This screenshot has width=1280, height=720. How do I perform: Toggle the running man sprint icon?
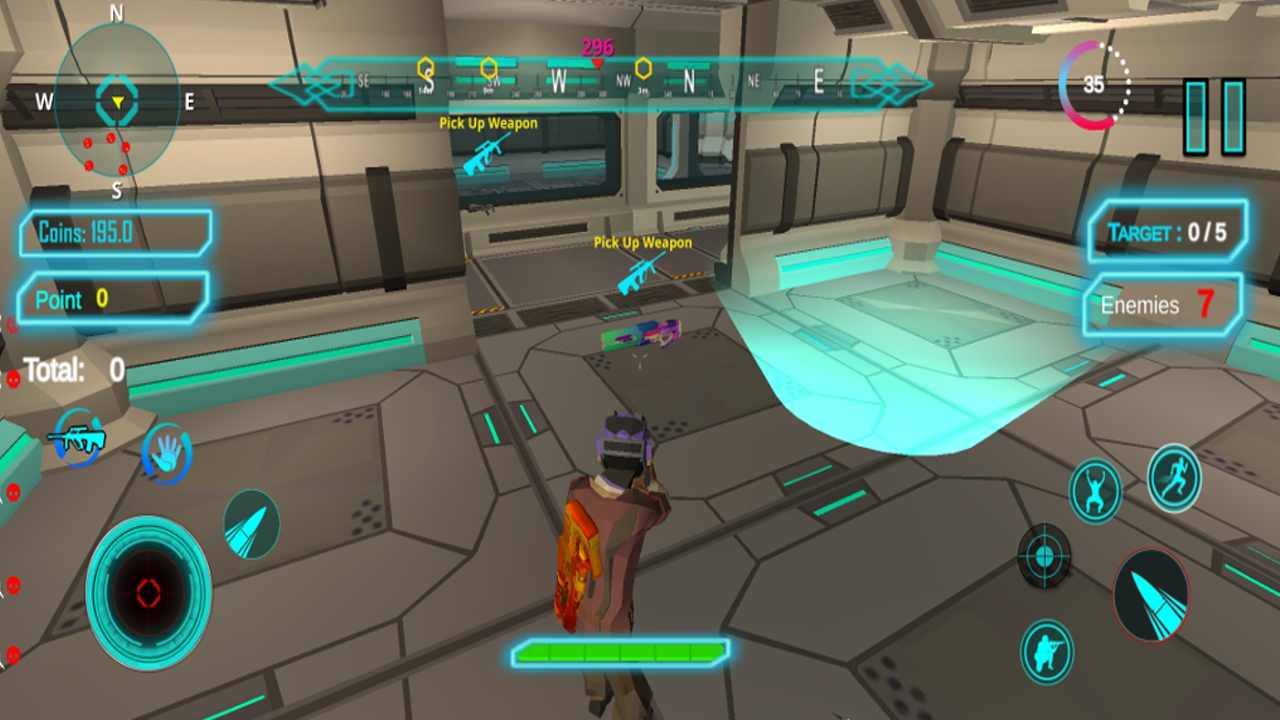point(1174,478)
